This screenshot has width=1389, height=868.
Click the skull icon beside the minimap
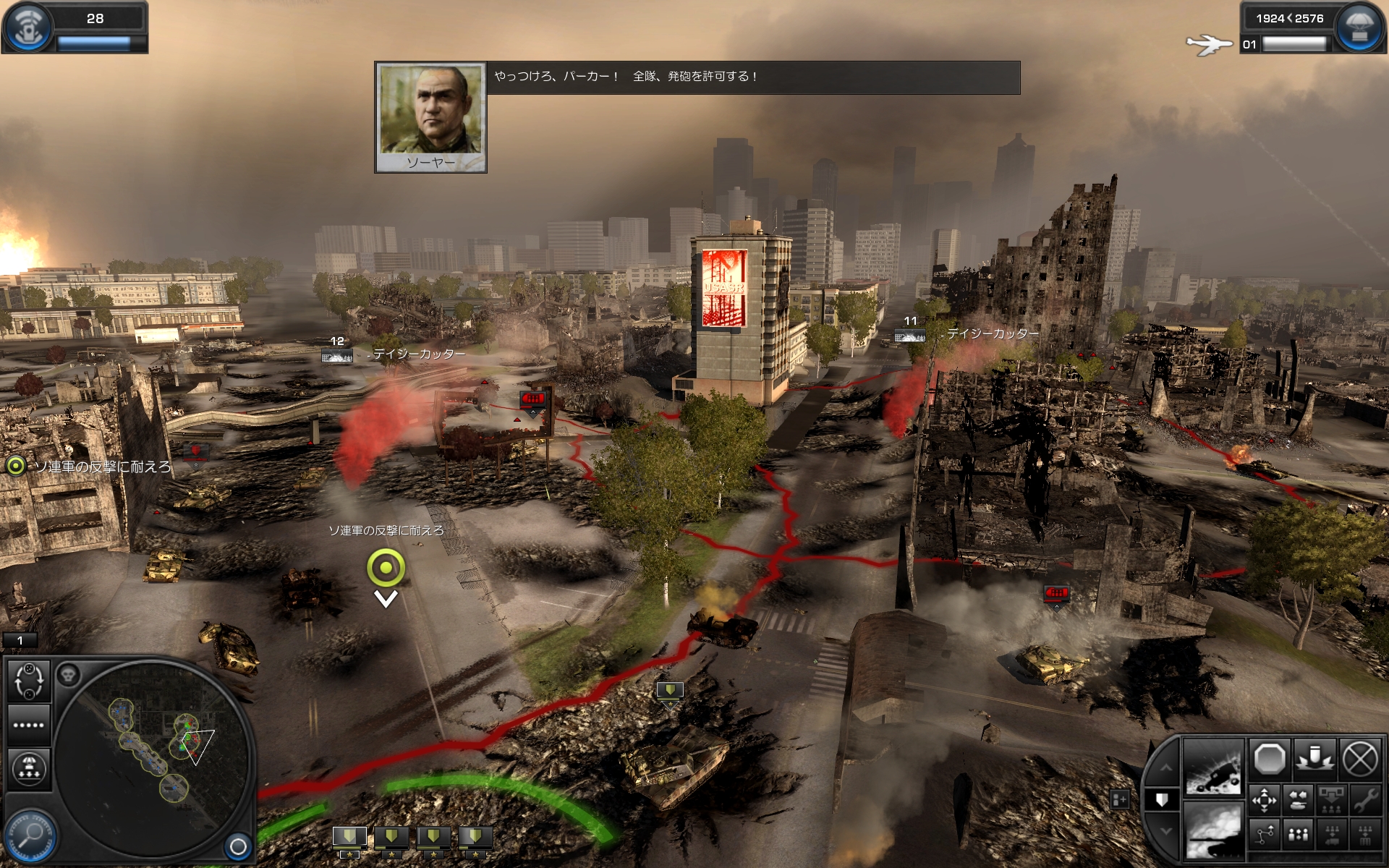pyautogui.click(x=69, y=676)
